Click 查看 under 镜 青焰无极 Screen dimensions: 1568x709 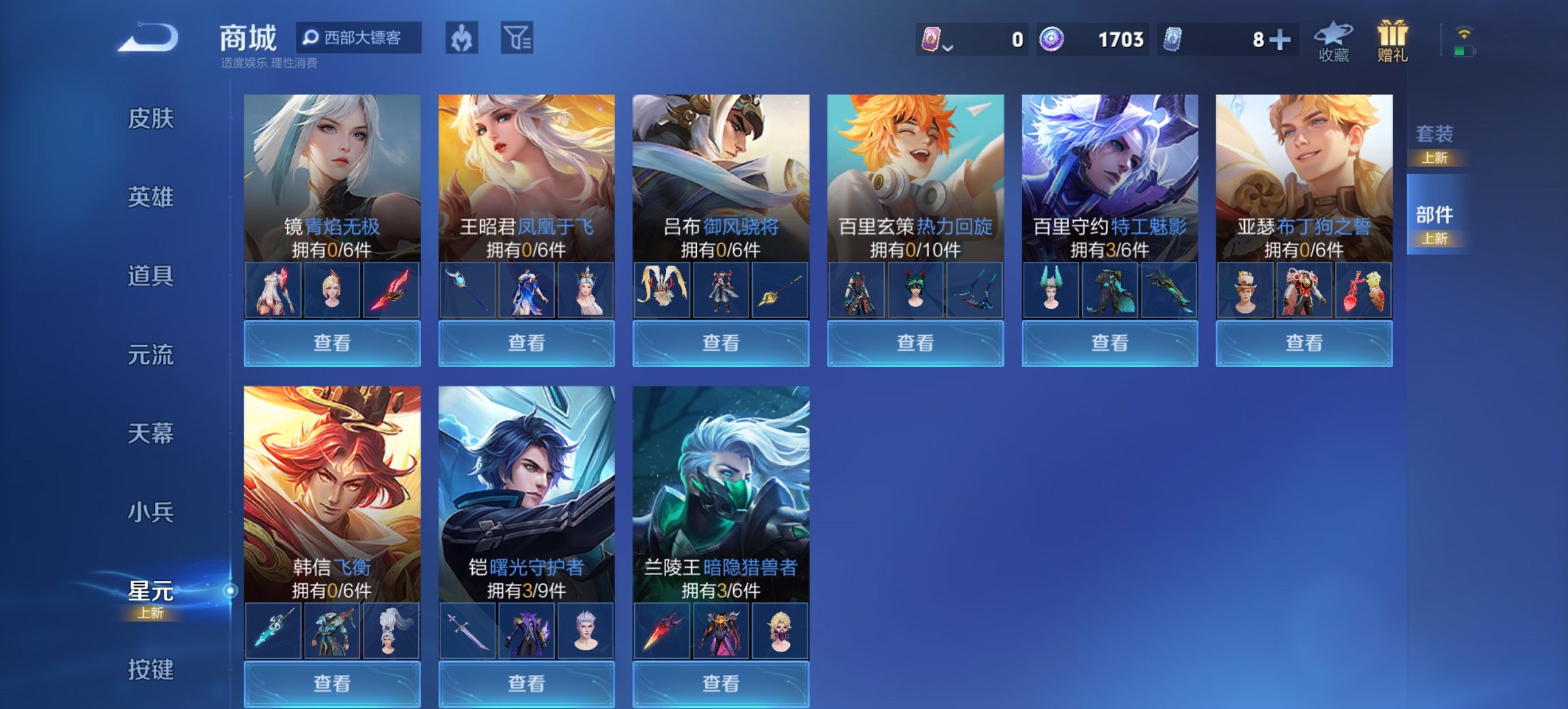pos(331,342)
